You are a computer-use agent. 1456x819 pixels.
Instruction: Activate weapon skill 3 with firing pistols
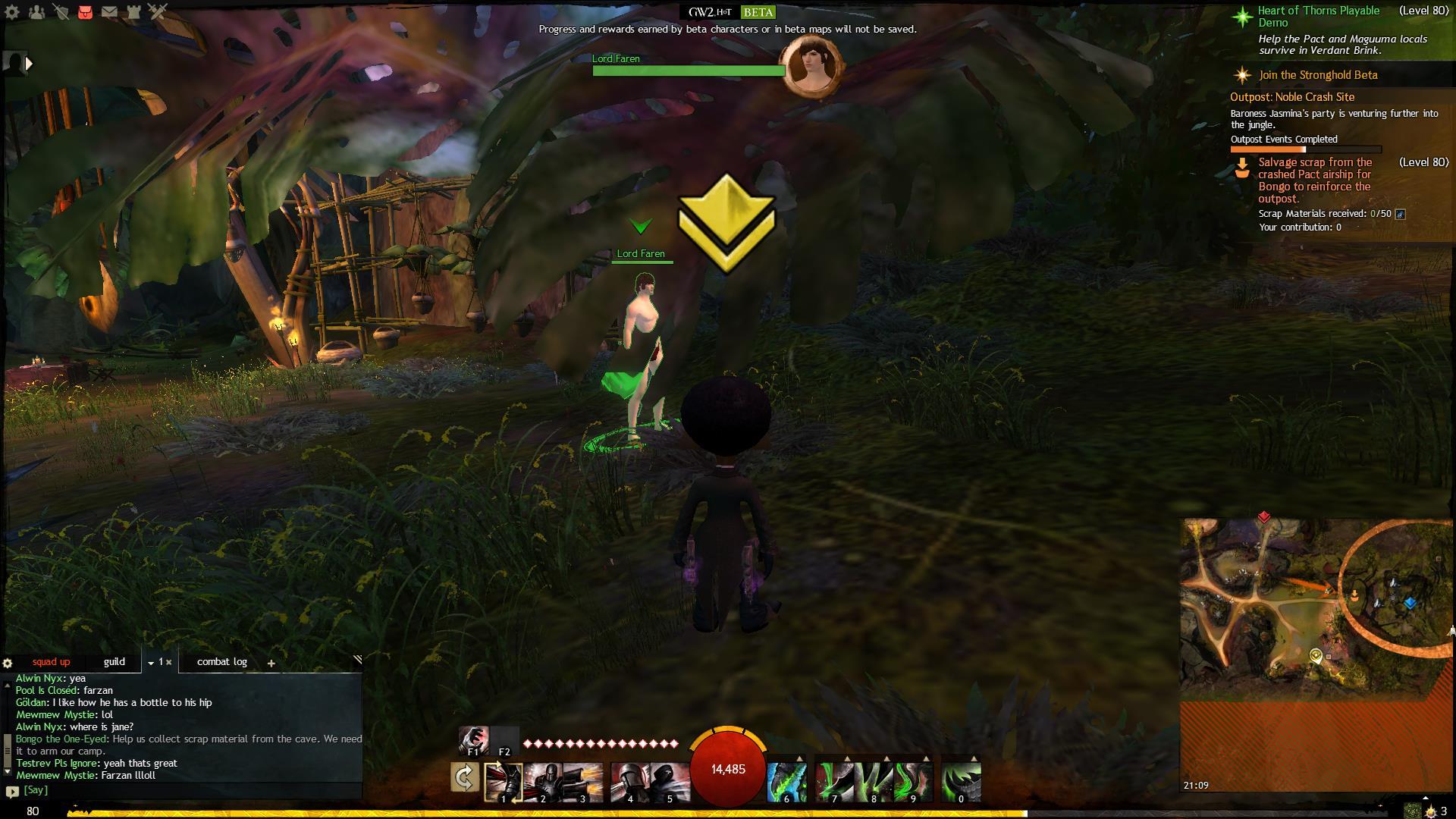coord(583,783)
